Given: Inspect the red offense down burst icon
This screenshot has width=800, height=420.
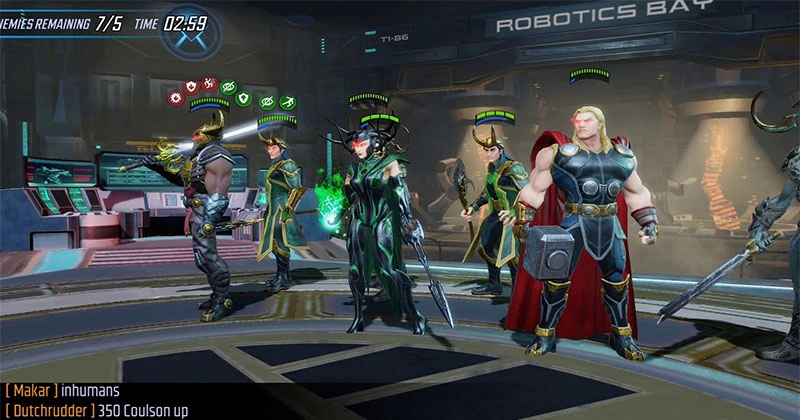Looking at the screenshot, I should 175,98.
